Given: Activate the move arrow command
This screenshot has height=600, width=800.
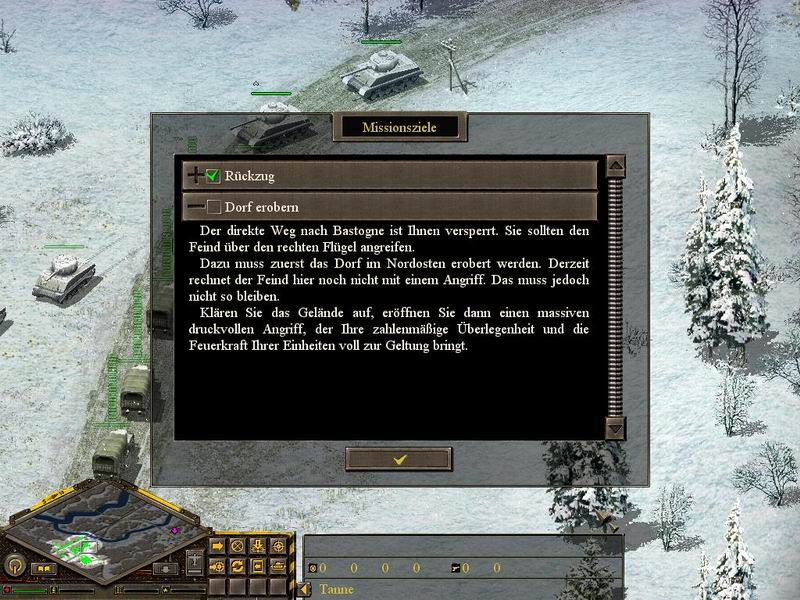Looking at the screenshot, I should click(217, 547).
